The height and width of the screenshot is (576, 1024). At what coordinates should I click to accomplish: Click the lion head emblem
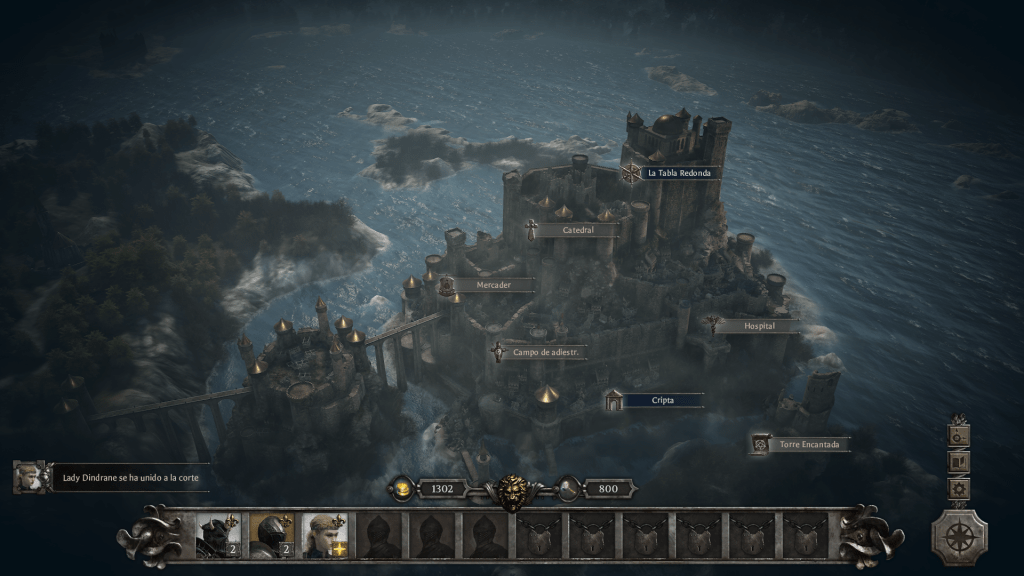[512, 490]
